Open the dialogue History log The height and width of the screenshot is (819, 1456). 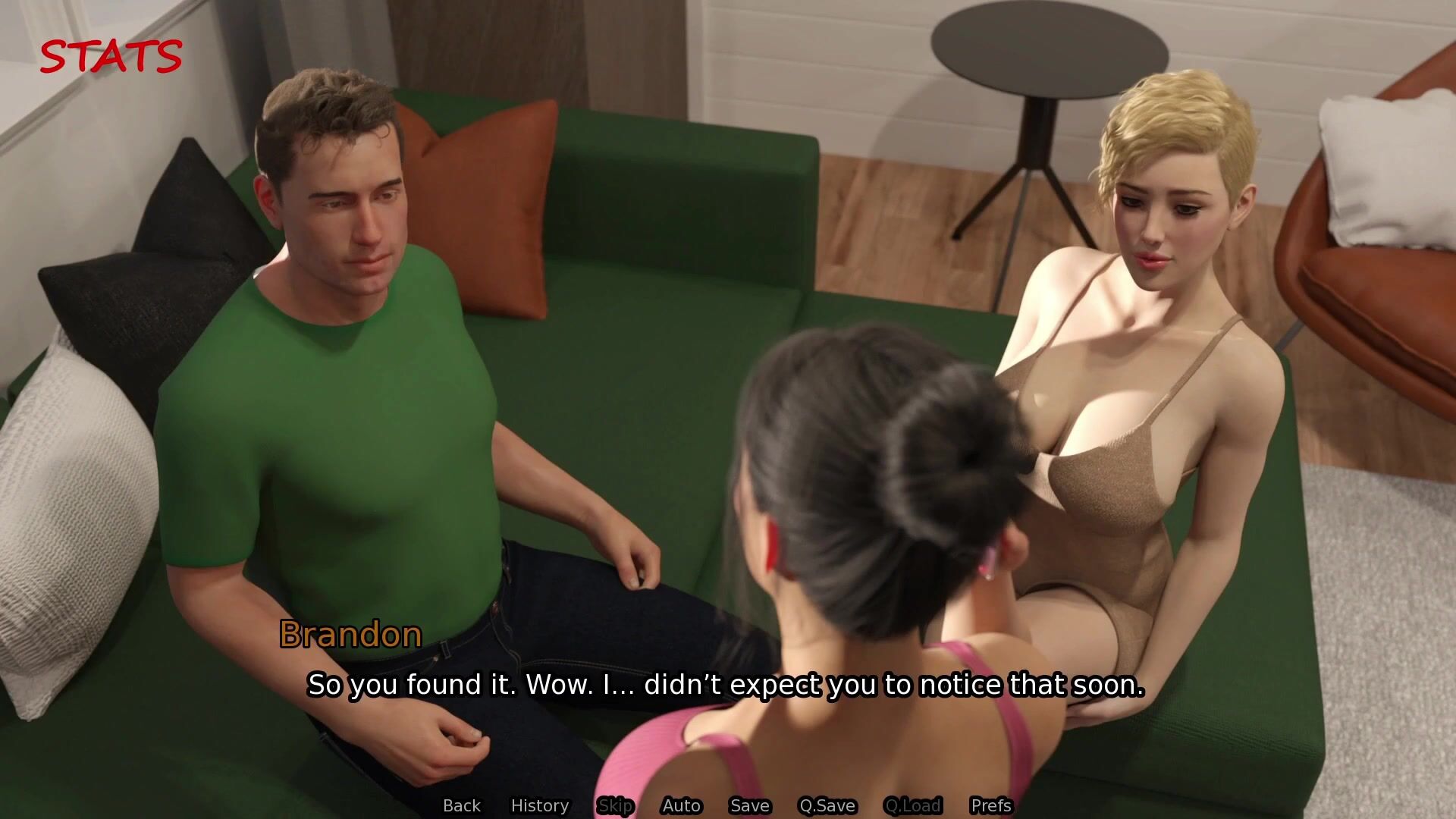coord(540,805)
